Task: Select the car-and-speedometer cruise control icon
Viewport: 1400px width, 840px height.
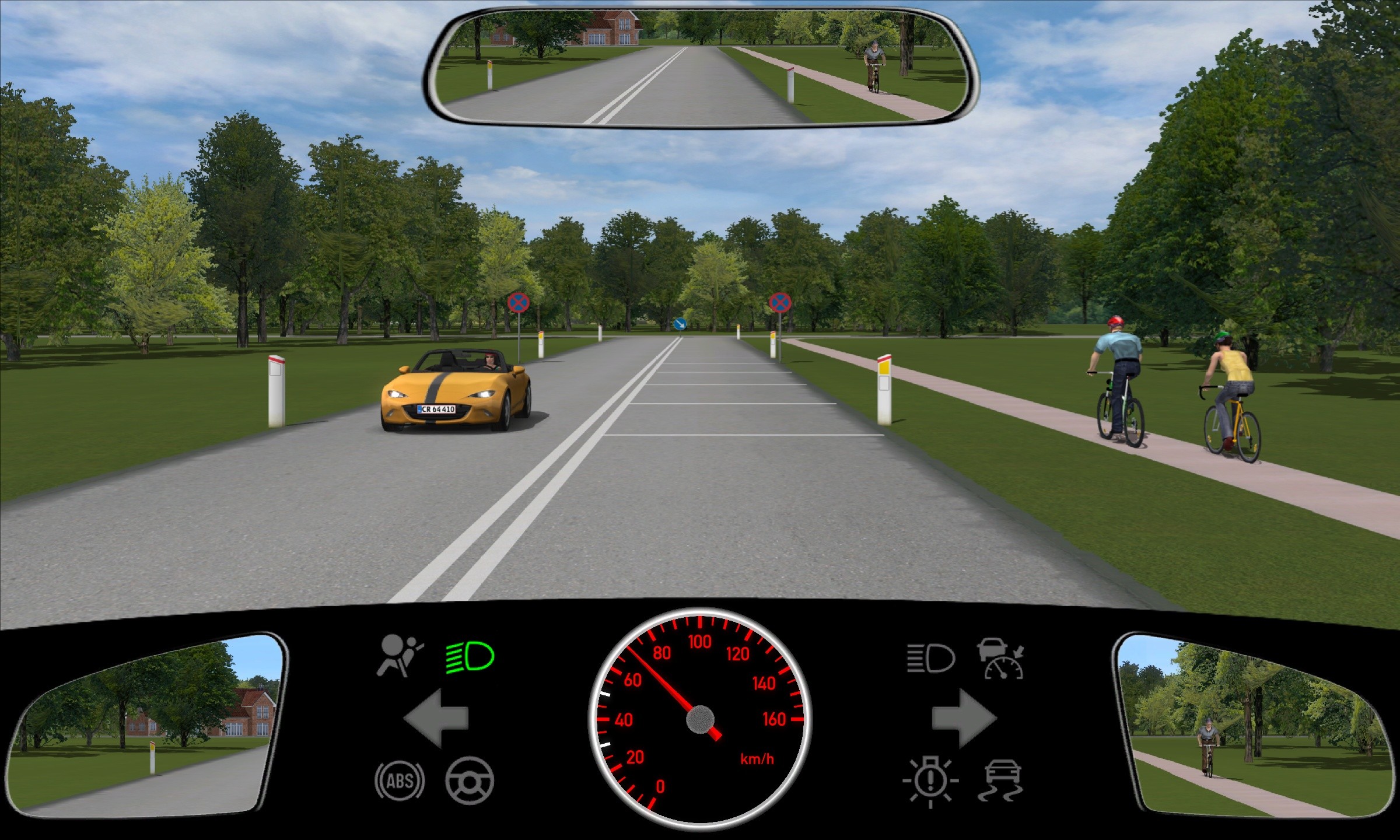Action: pos(1002,659)
